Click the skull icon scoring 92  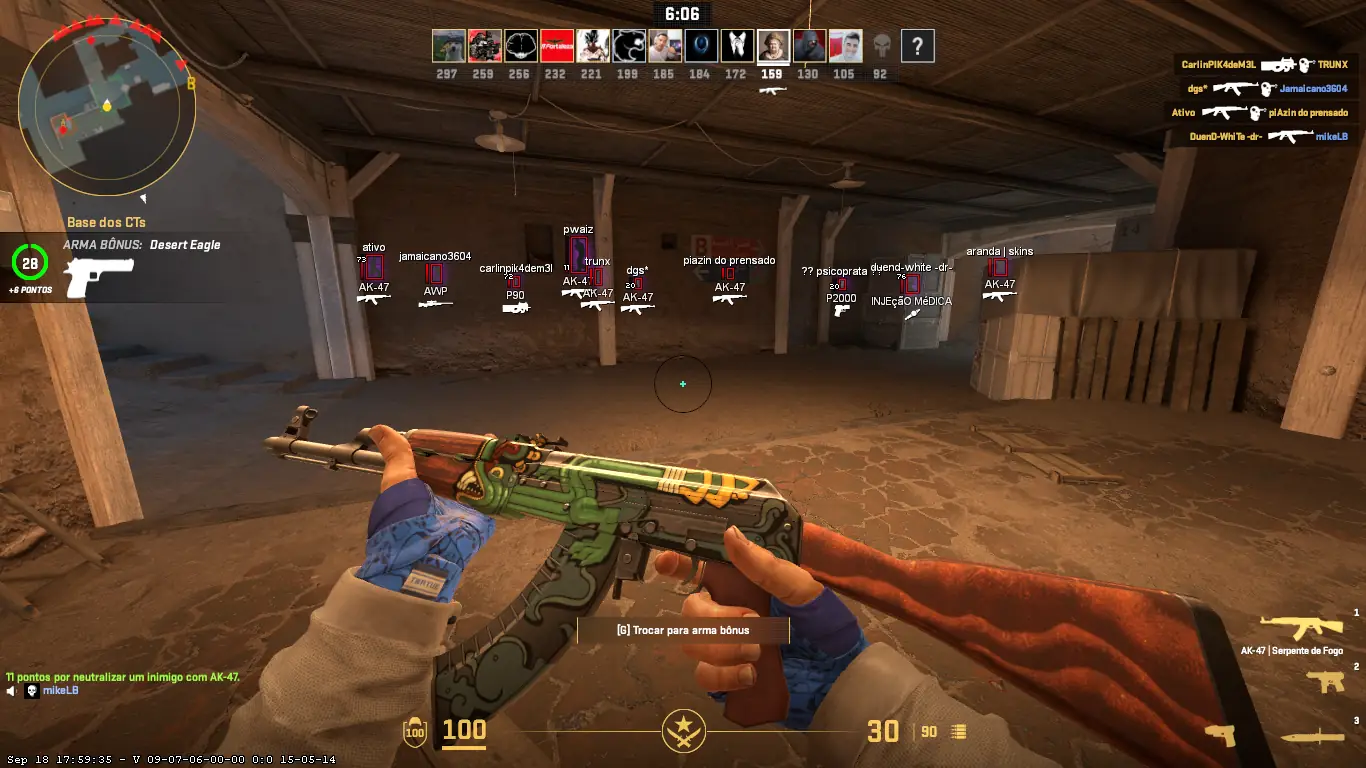[881, 46]
